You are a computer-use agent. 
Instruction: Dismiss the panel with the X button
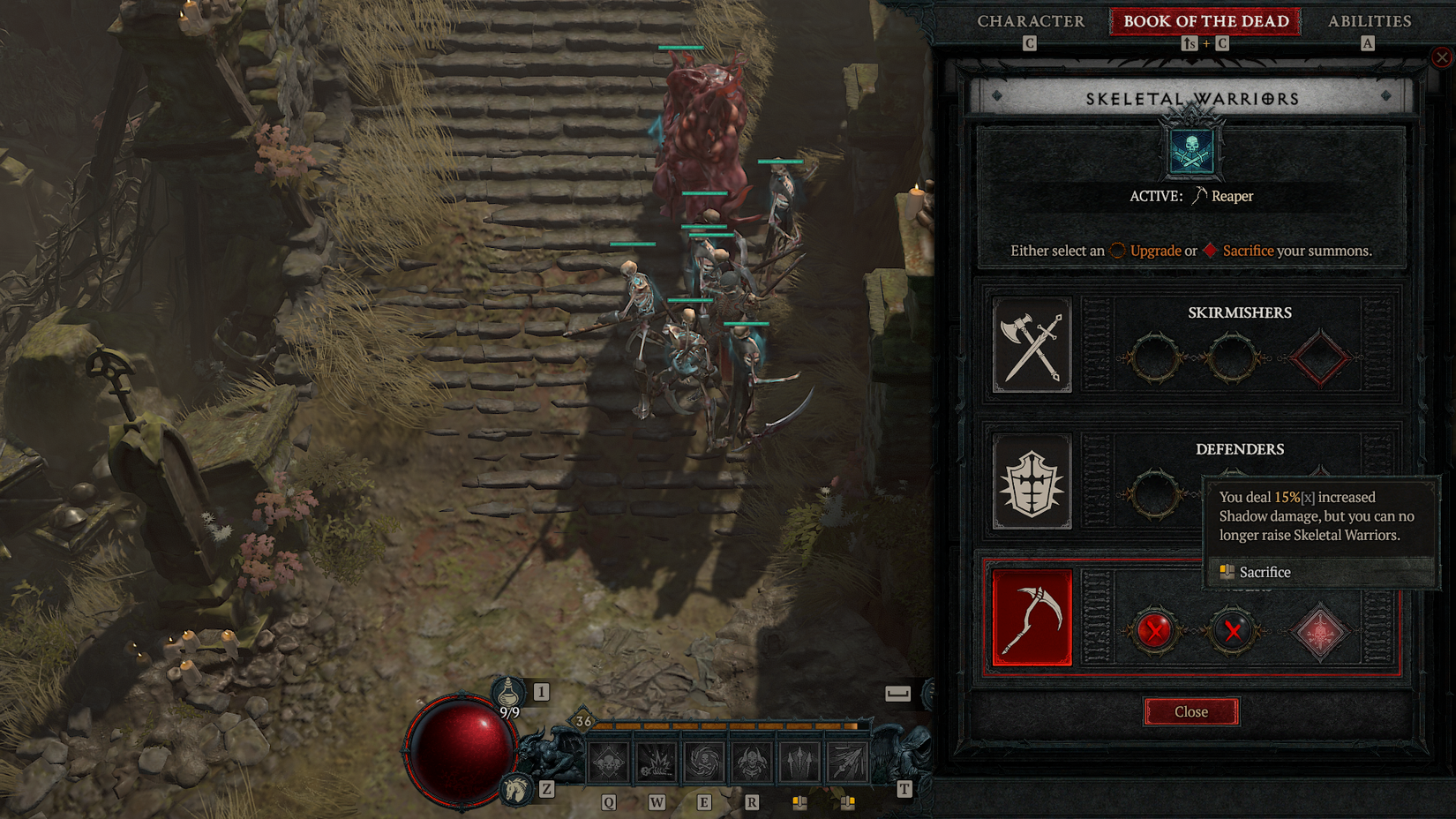pos(1442,56)
